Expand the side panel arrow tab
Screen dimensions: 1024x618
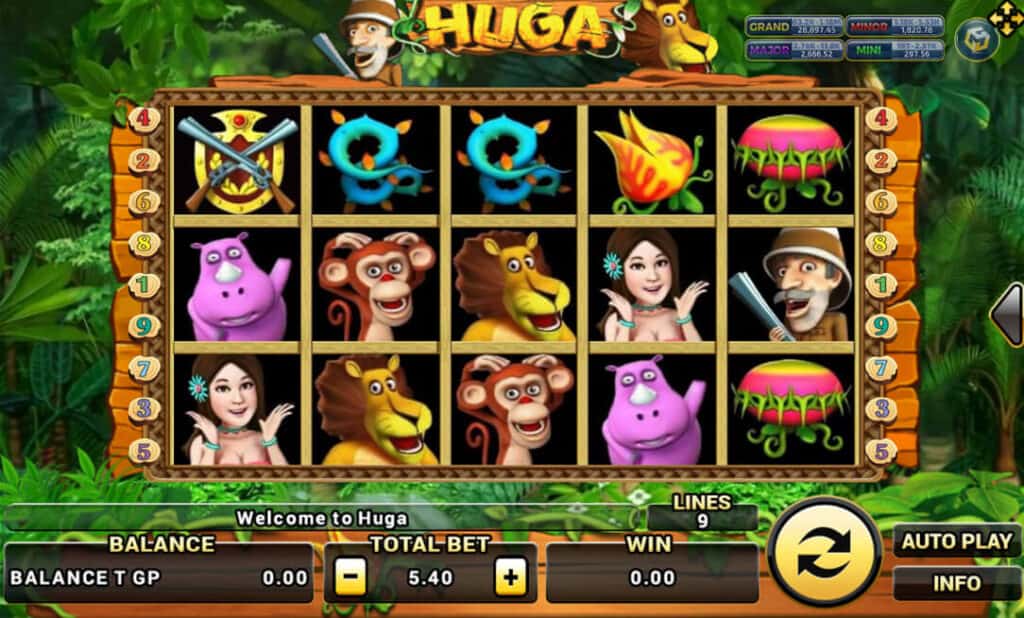pyautogui.click(x=1006, y=315)
